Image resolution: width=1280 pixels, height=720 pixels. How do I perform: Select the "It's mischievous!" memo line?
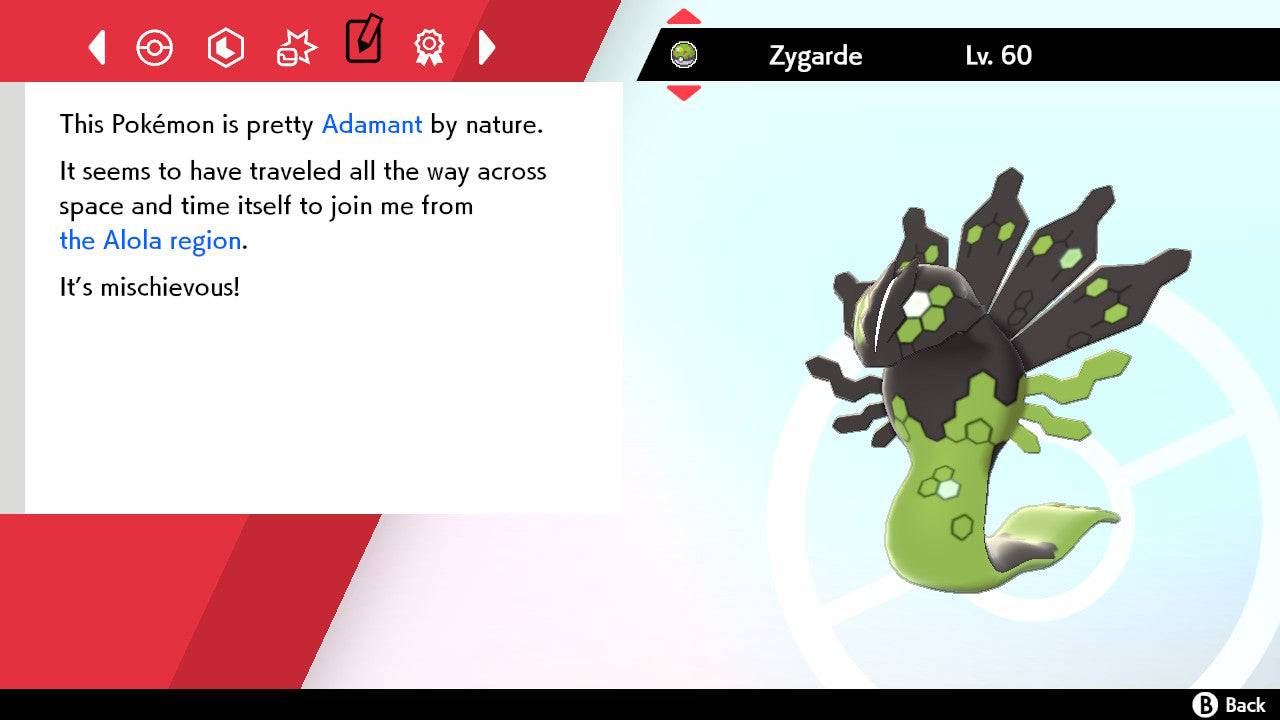coord(150,287)
